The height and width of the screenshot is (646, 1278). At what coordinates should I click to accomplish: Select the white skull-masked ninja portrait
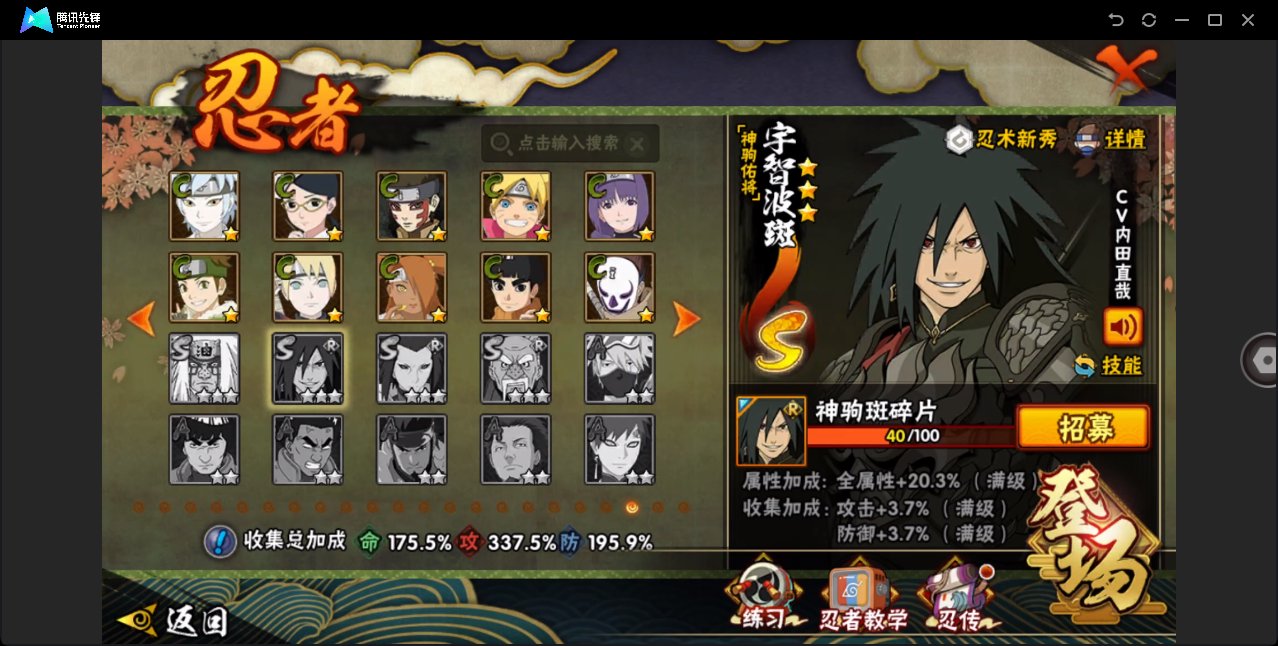tap(619, 288)
